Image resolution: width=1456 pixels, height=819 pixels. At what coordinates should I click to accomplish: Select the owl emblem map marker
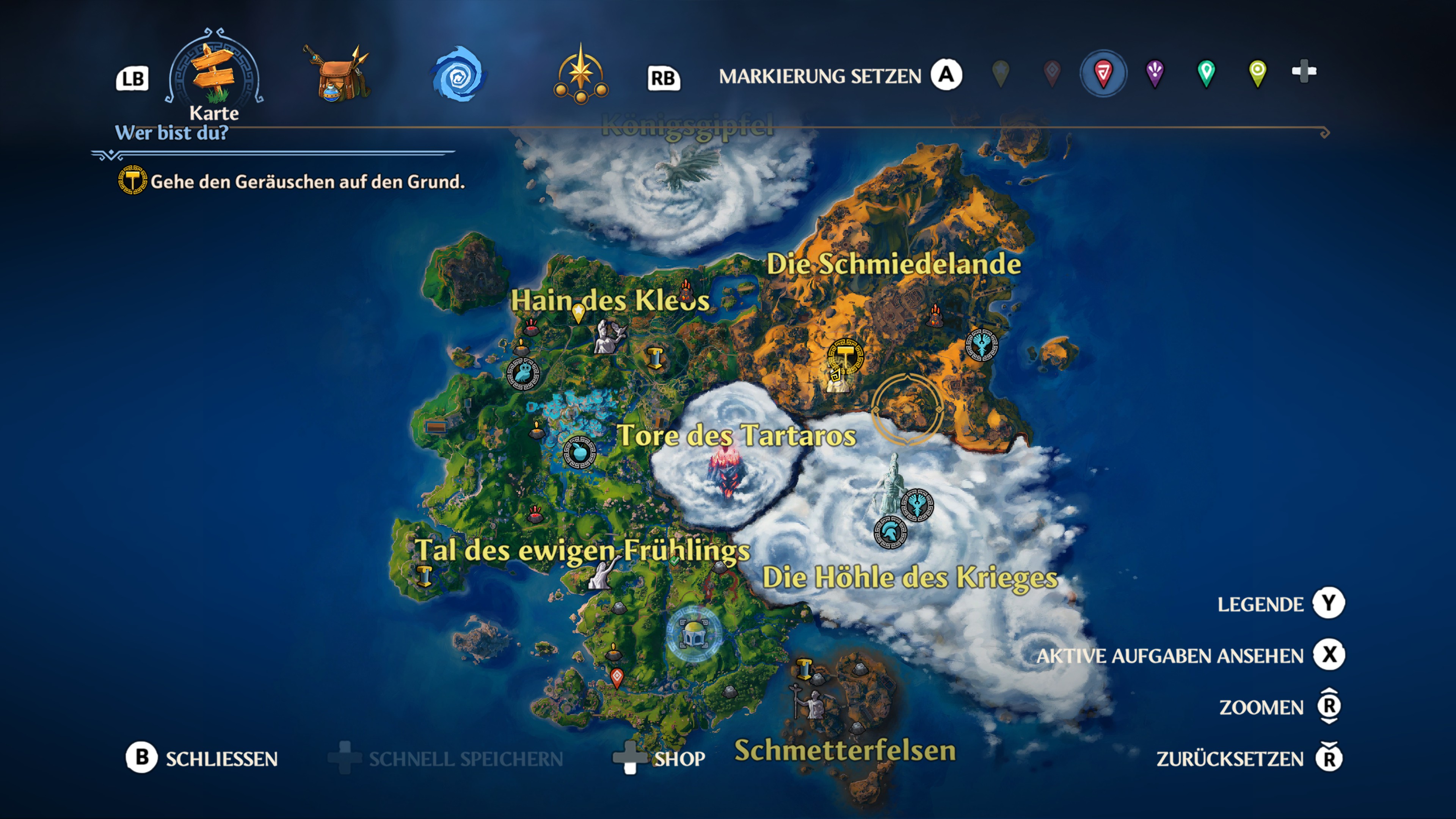523,373
